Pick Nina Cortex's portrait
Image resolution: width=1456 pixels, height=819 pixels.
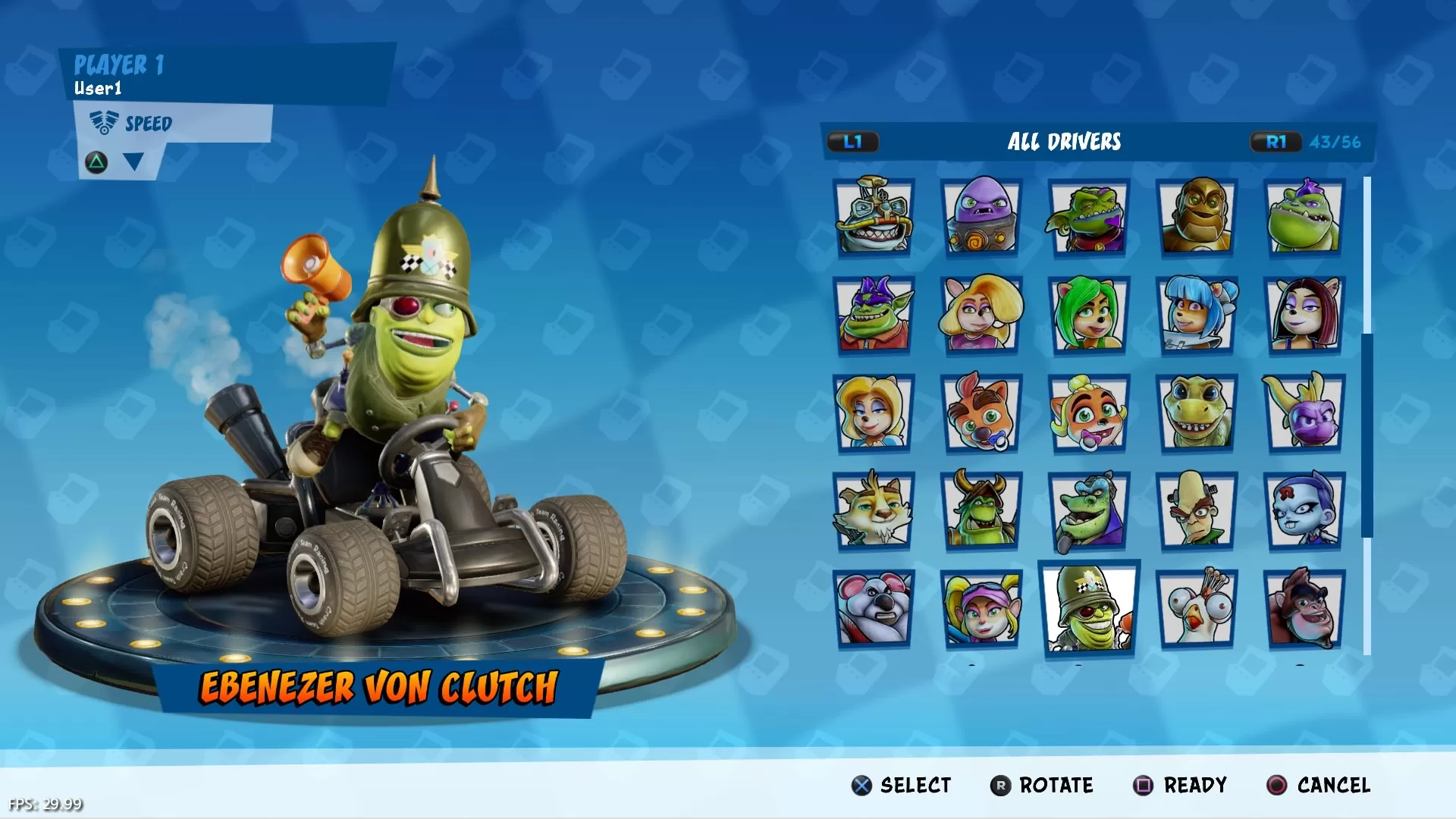click(x=1304, y=510)
